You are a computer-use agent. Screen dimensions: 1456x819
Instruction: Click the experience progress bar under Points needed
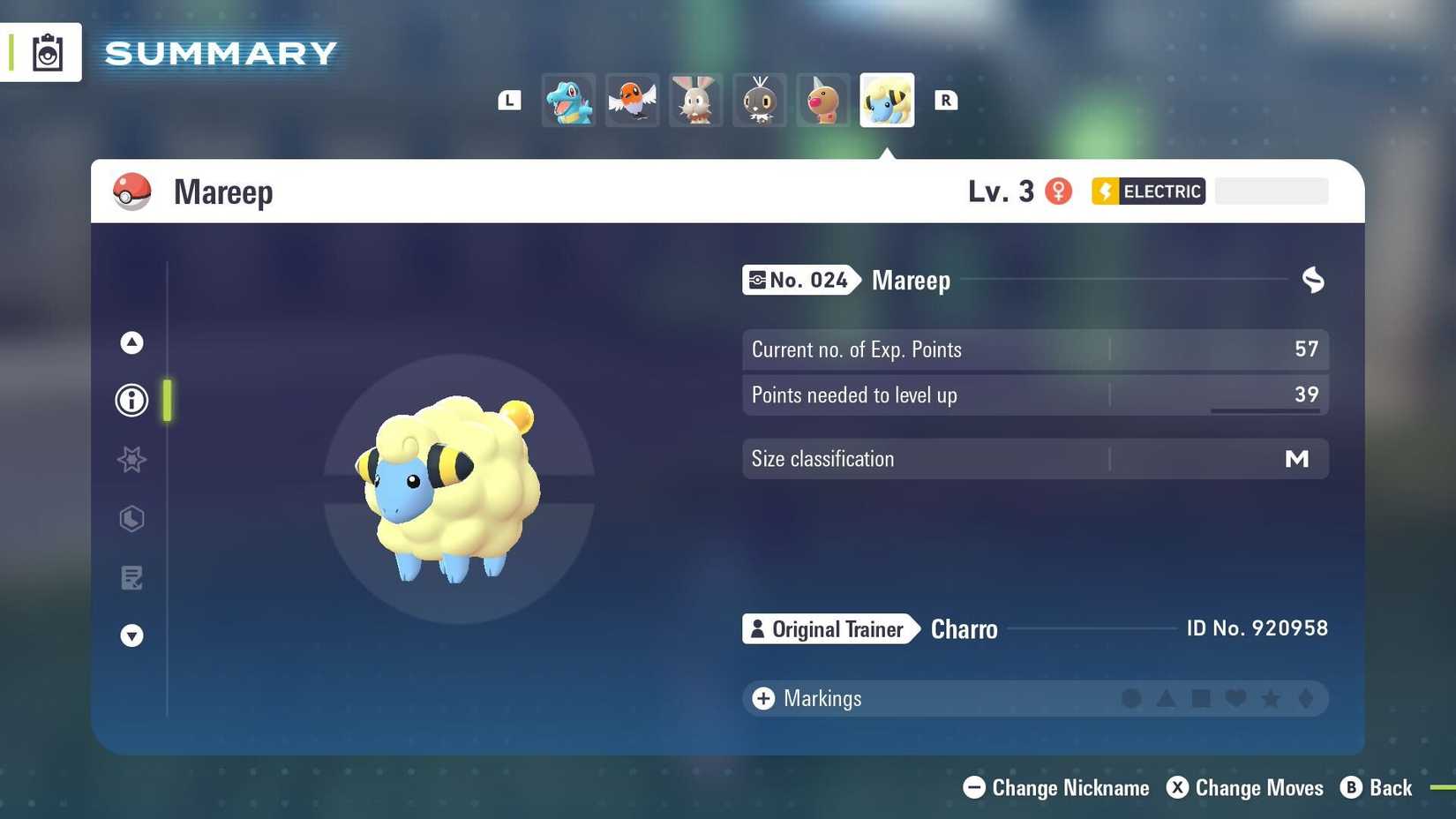[x=1266, y=410]
